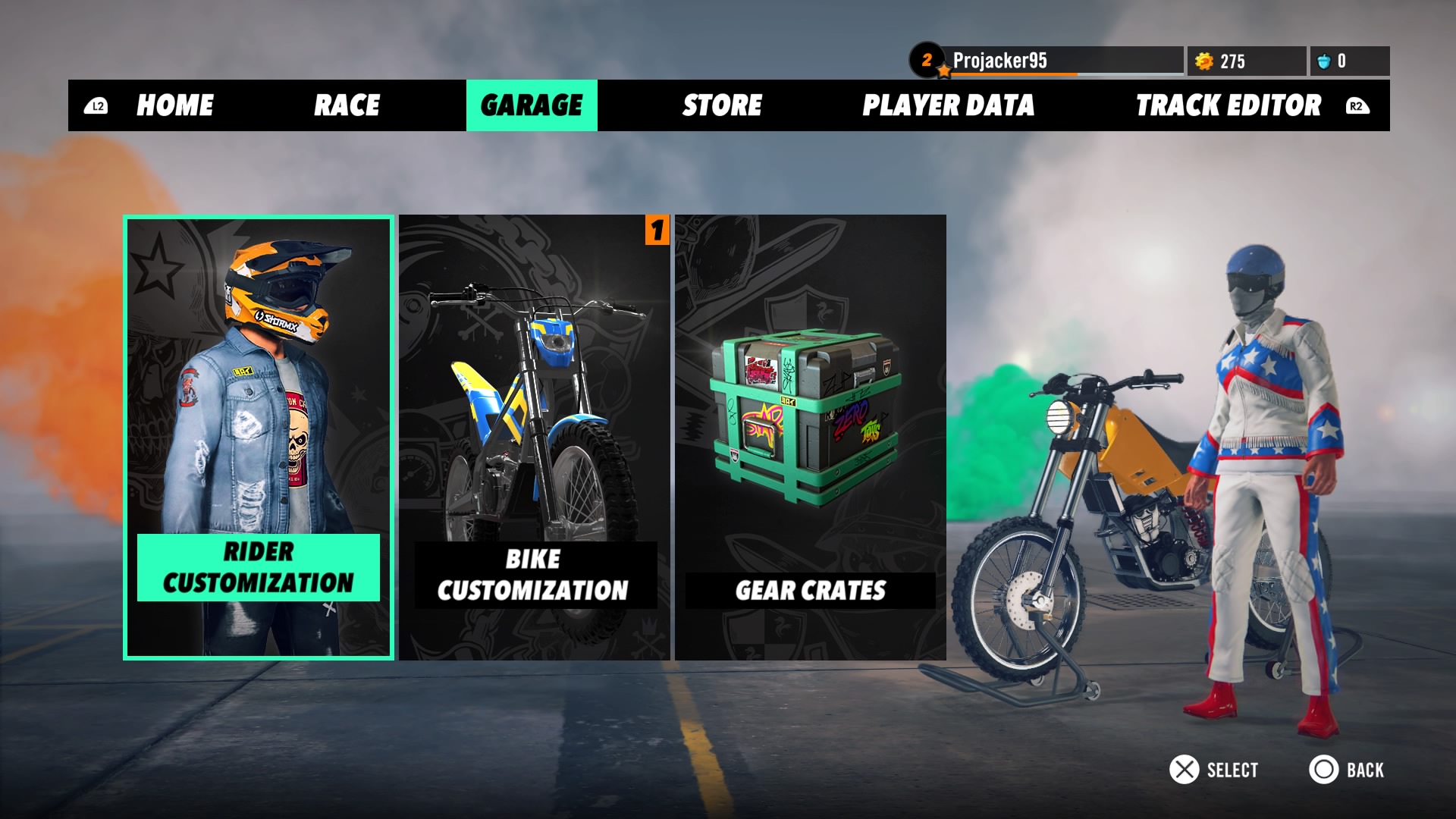The width and height of the screenshot is (1456, 819).
Task: Select the Garage tab
Action: tap(532, 105)
